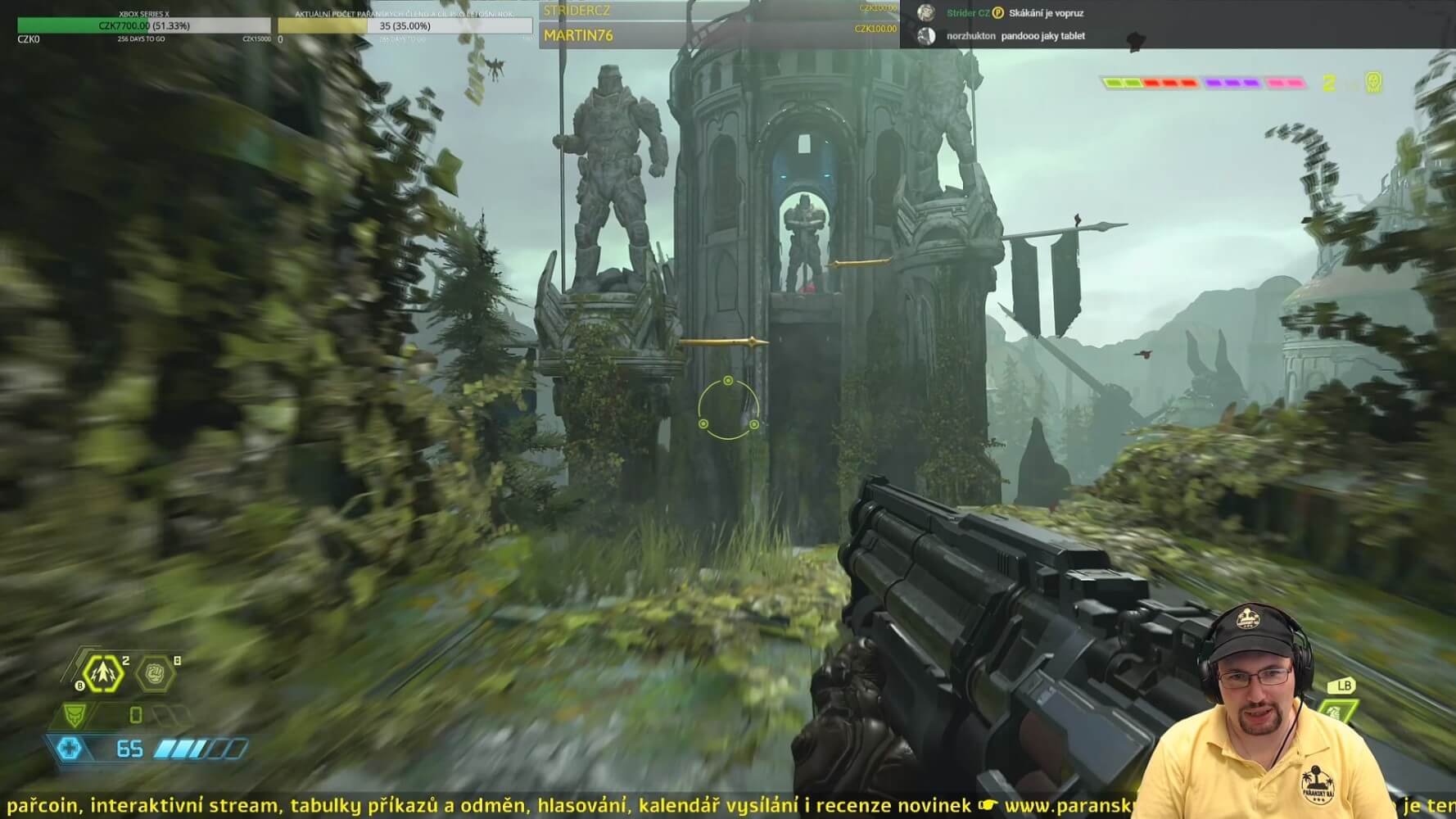
Task: Select the extra lives helmet icon
Action: point(1373,82)
